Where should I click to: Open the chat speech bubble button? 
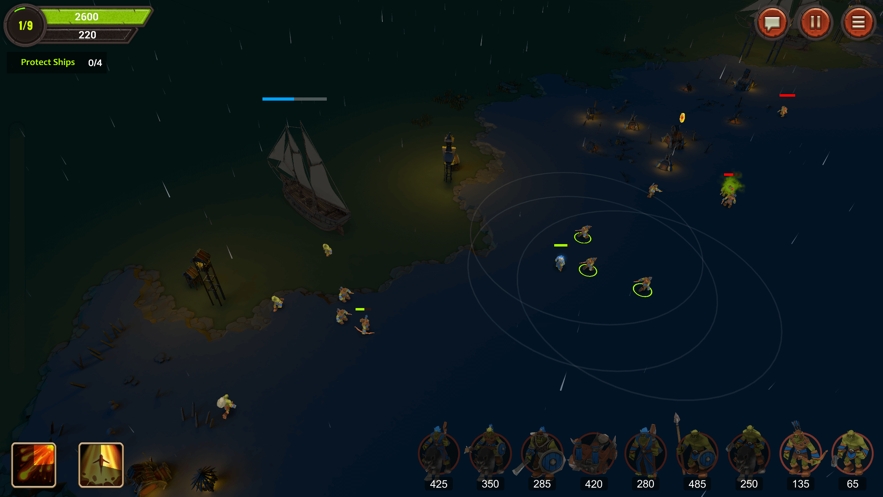click(772, 22)
